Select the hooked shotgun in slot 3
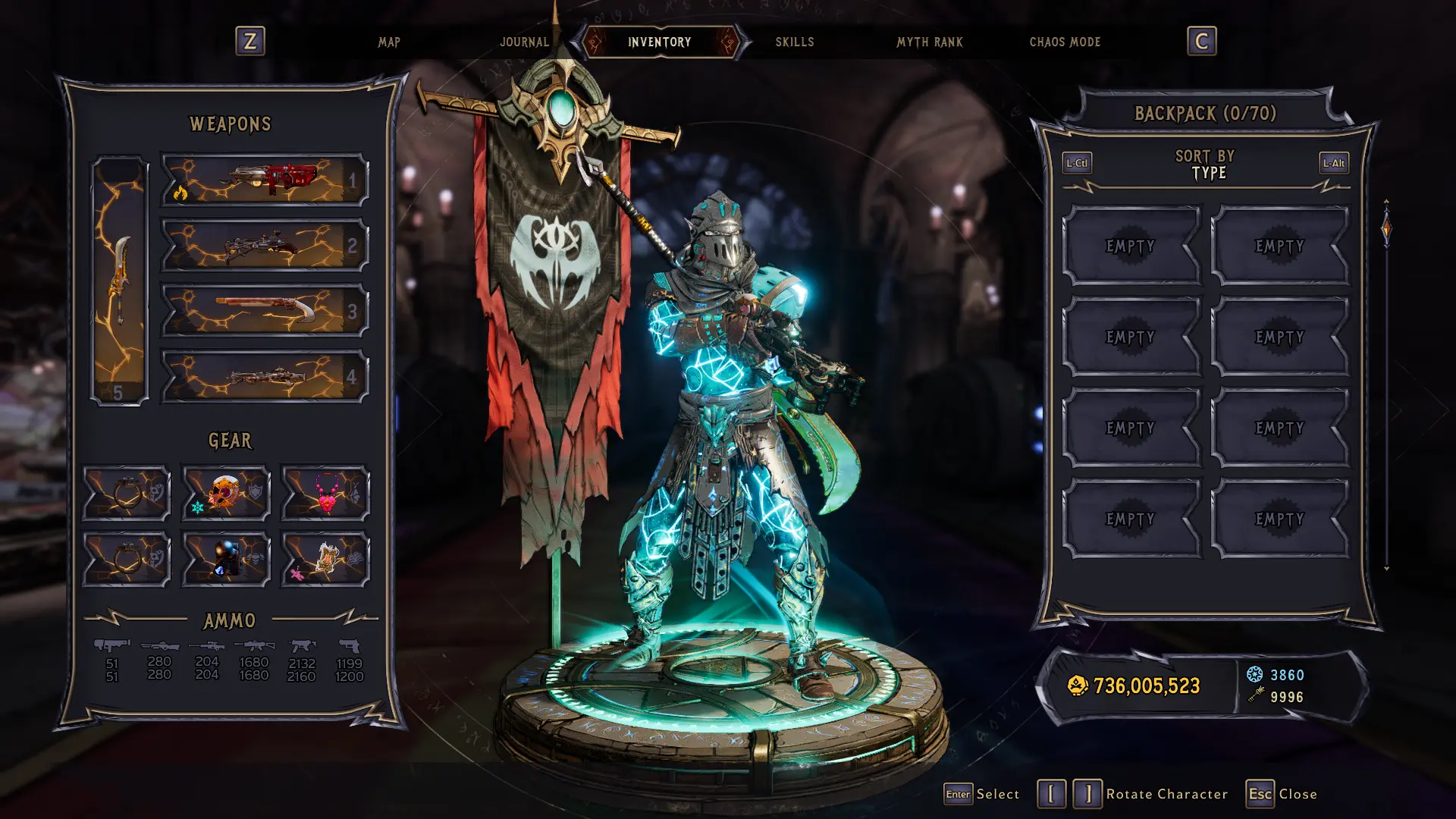This screenshot has height=819, width=1456. [265, 311]
